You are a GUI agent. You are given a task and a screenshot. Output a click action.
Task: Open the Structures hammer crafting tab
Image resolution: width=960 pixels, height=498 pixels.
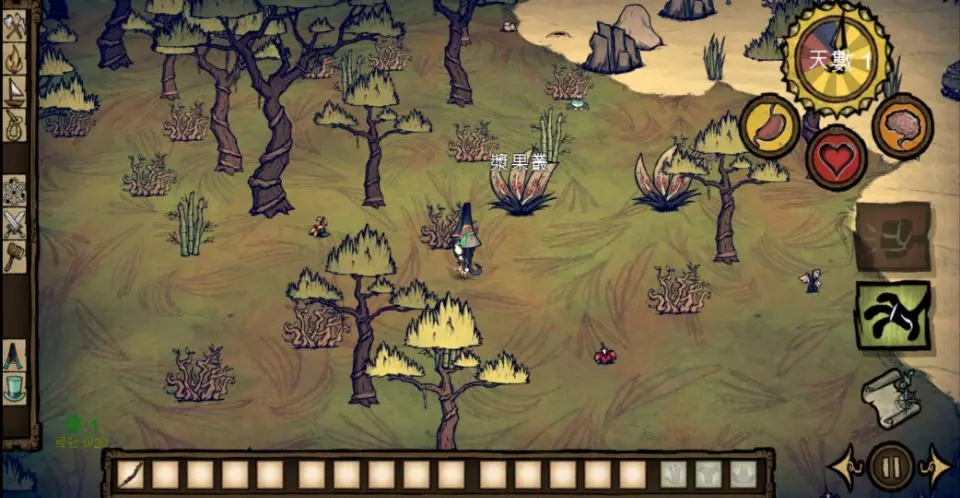pyautogui.click(x=15, y=256)
